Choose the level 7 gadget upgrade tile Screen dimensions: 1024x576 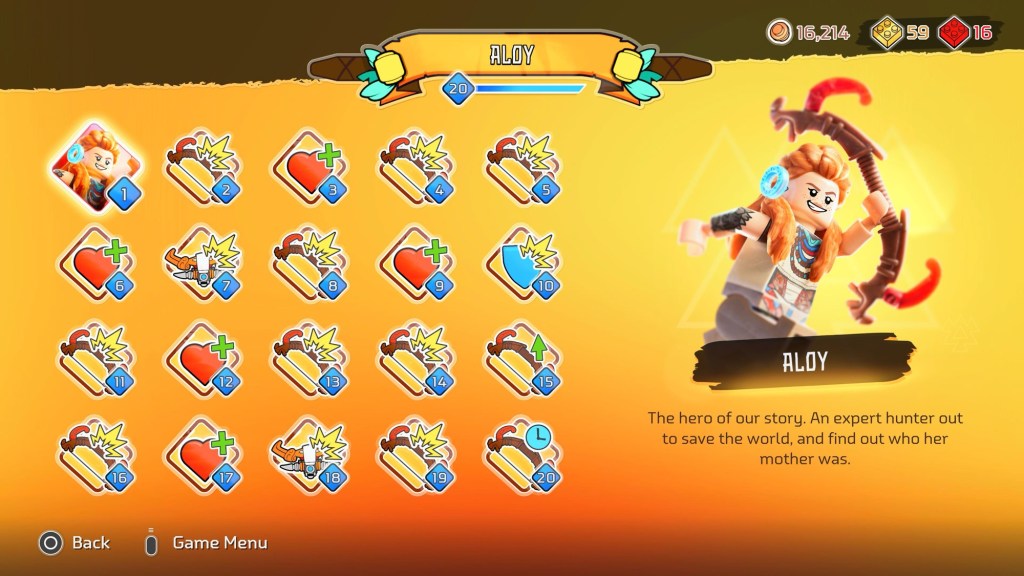[200, 264]
